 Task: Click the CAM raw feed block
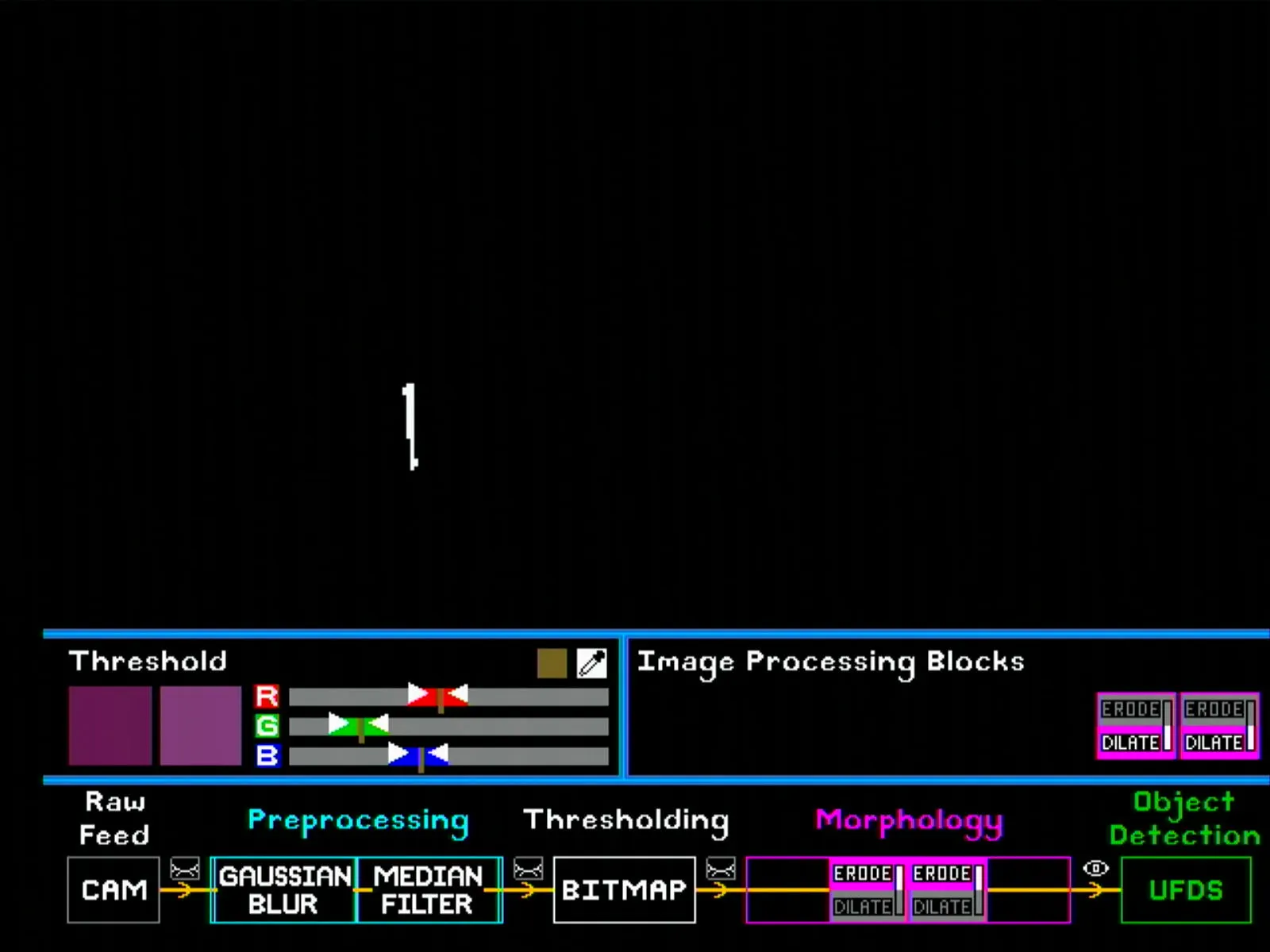114,889
